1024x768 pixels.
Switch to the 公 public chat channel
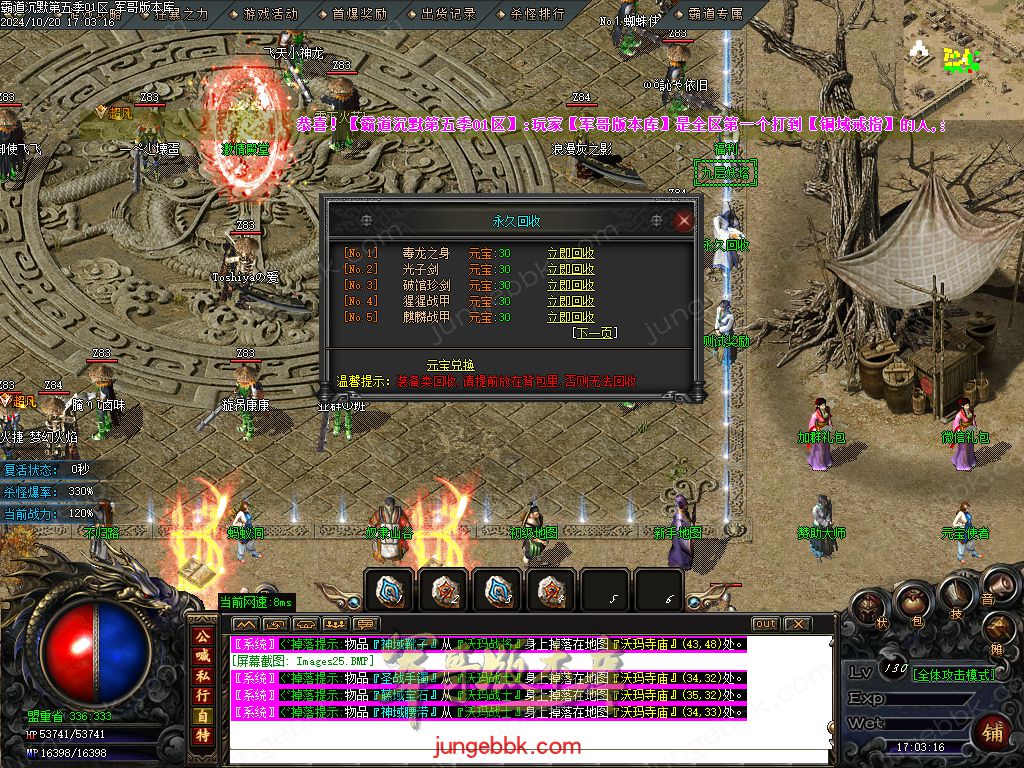pyautogui.click(x=202, y=636)
